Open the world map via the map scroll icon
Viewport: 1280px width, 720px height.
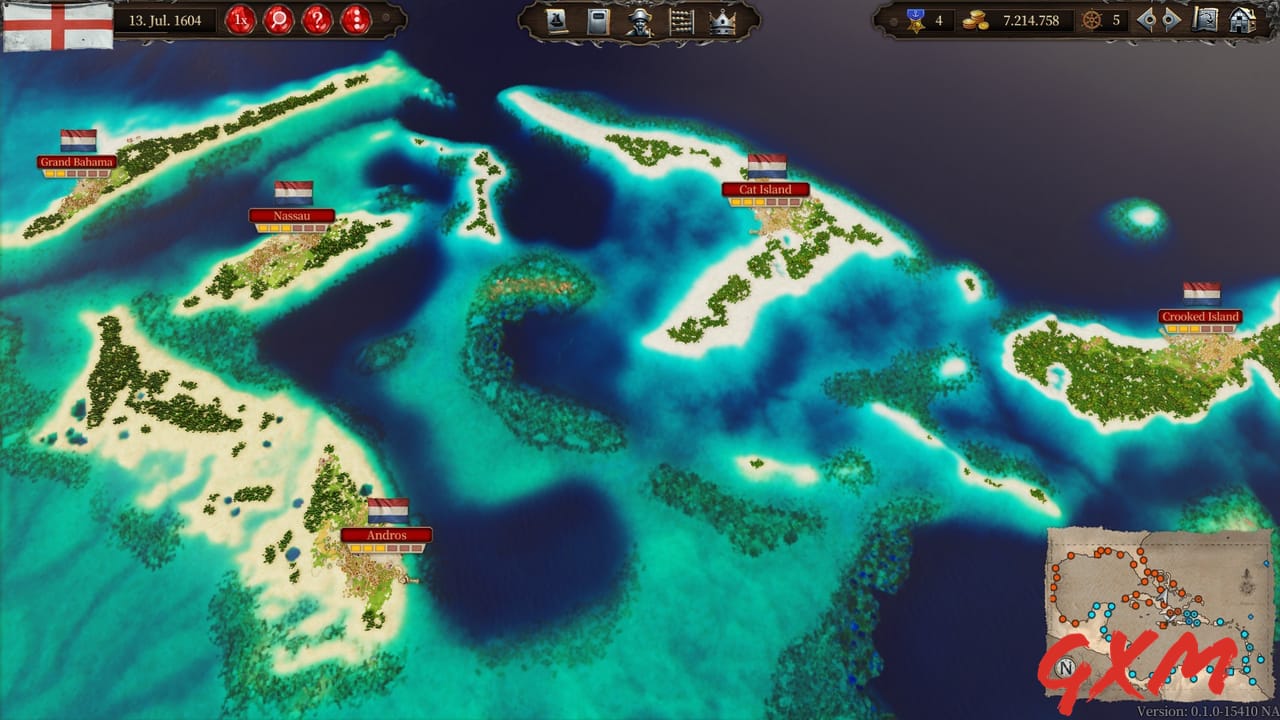point(1206,20)
